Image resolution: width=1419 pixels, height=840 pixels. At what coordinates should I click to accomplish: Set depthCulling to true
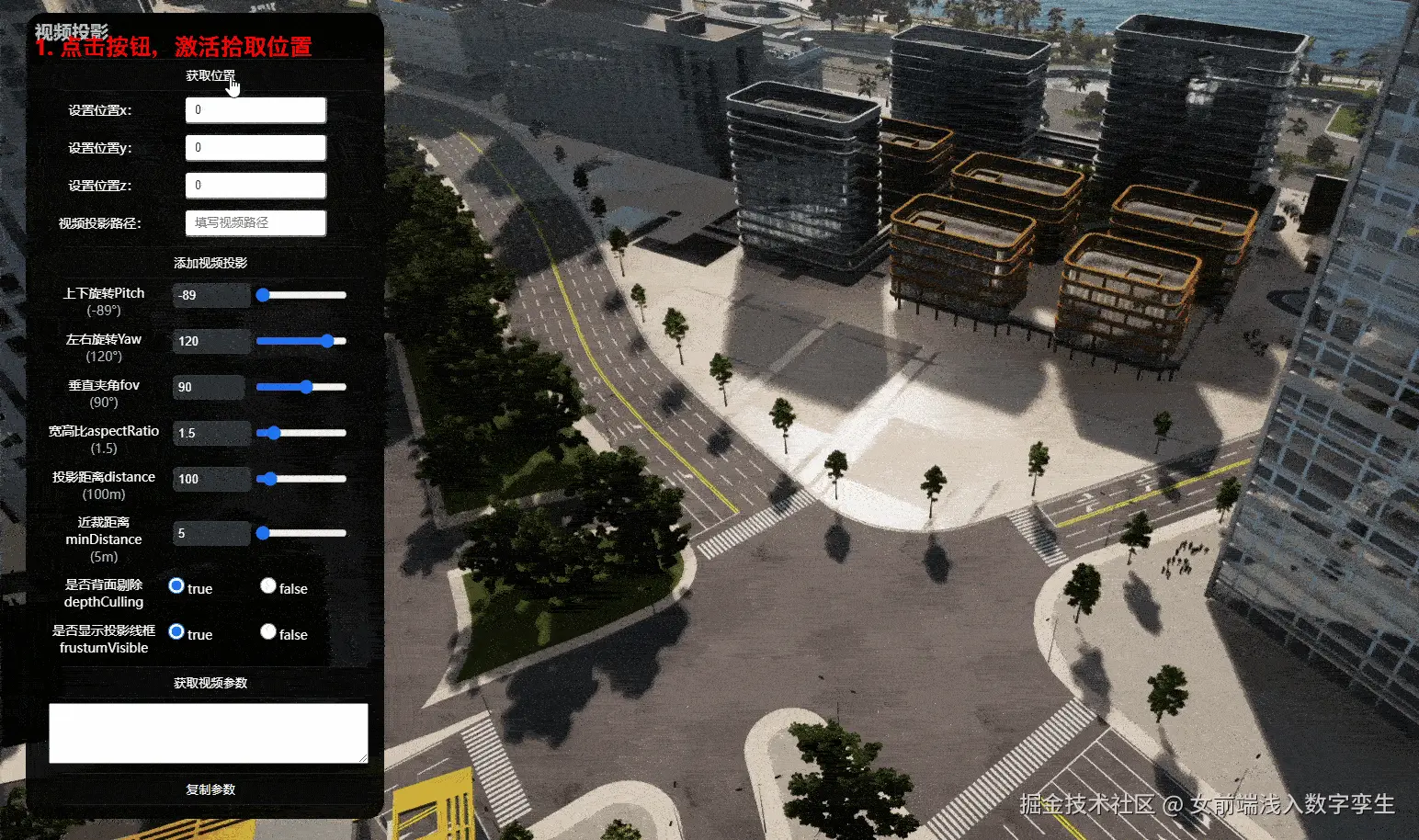coord(176,585)
